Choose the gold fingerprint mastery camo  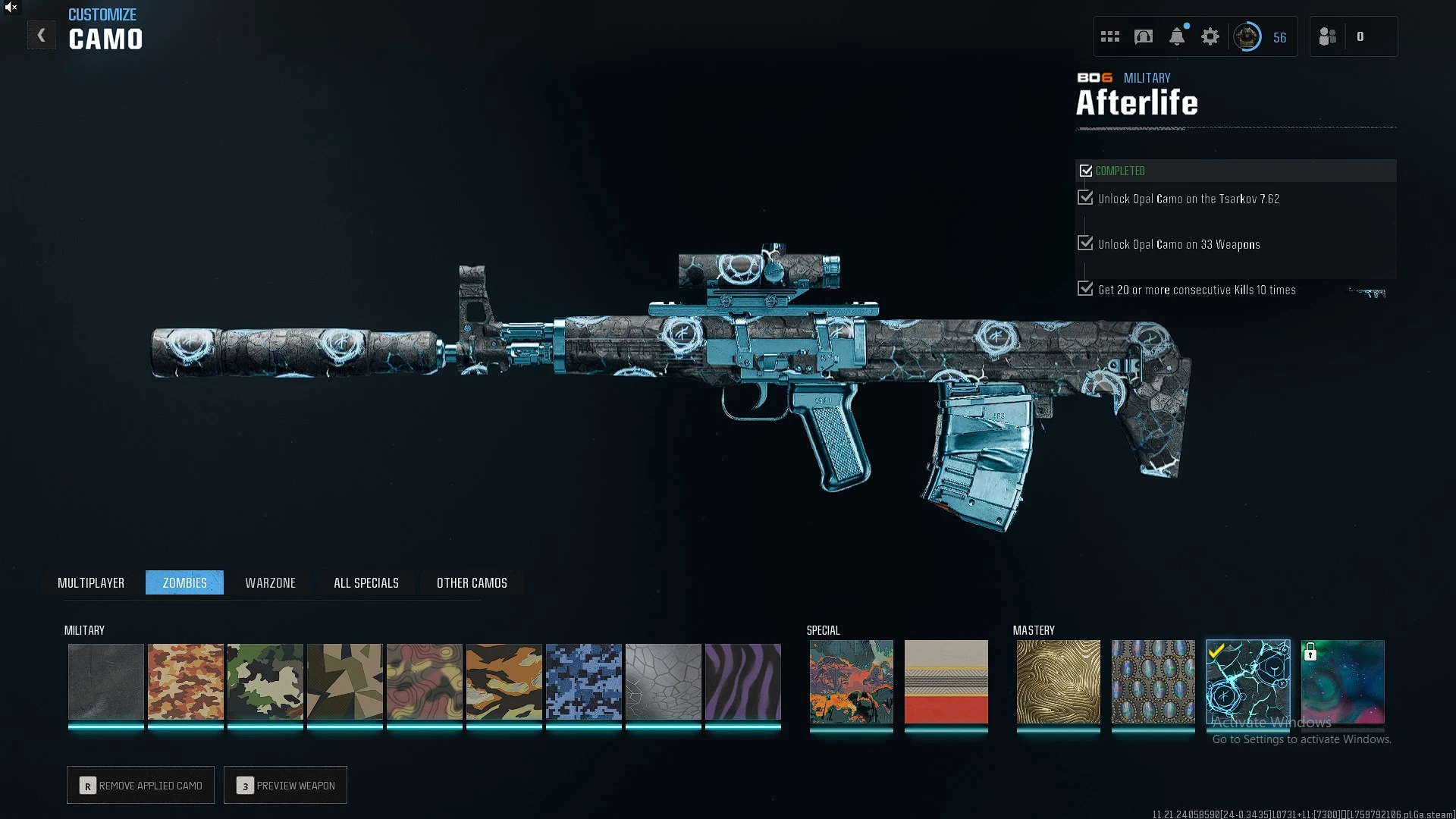[1058, 682]
